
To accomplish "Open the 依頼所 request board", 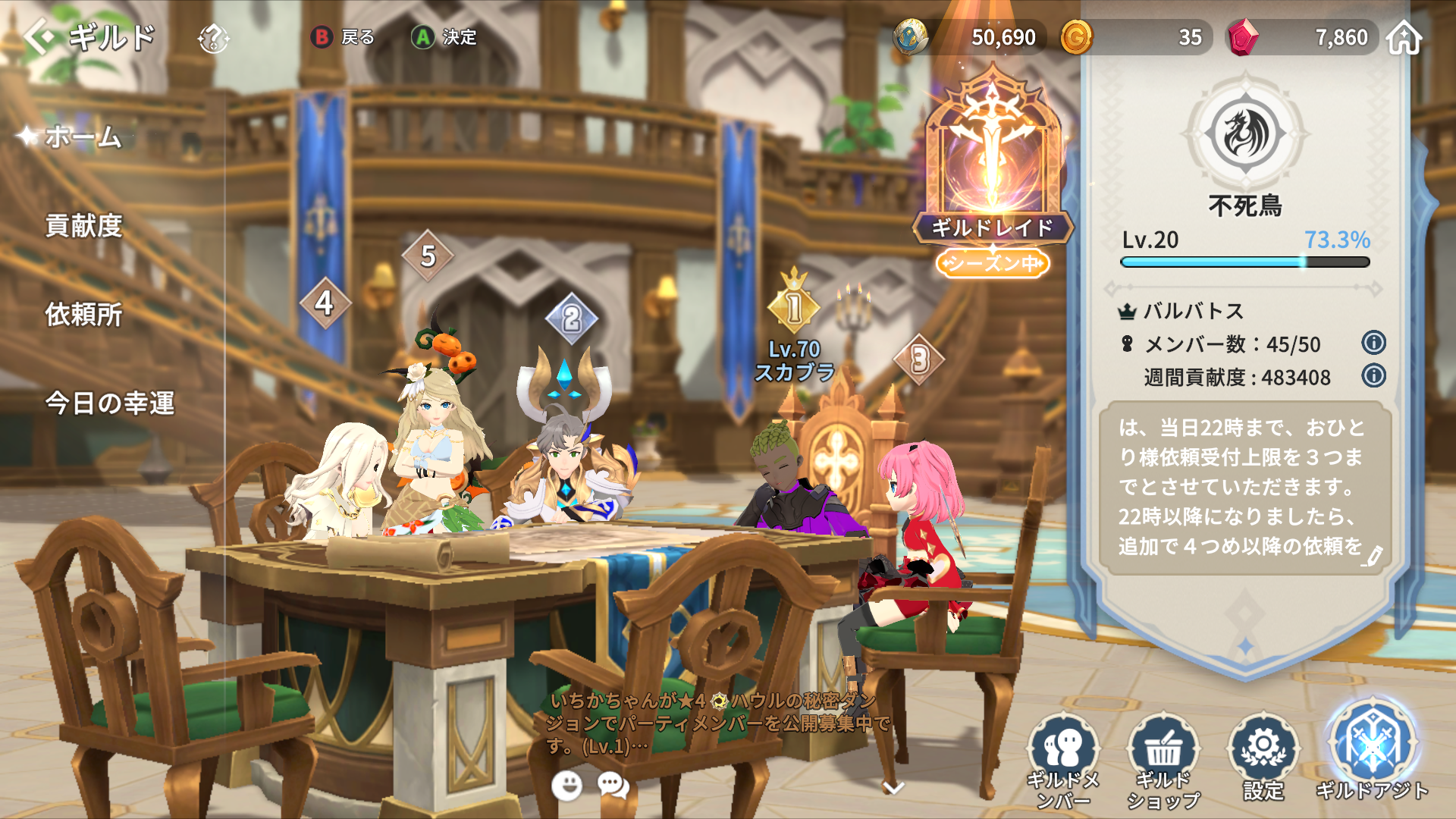I will (x=83, y=314).
